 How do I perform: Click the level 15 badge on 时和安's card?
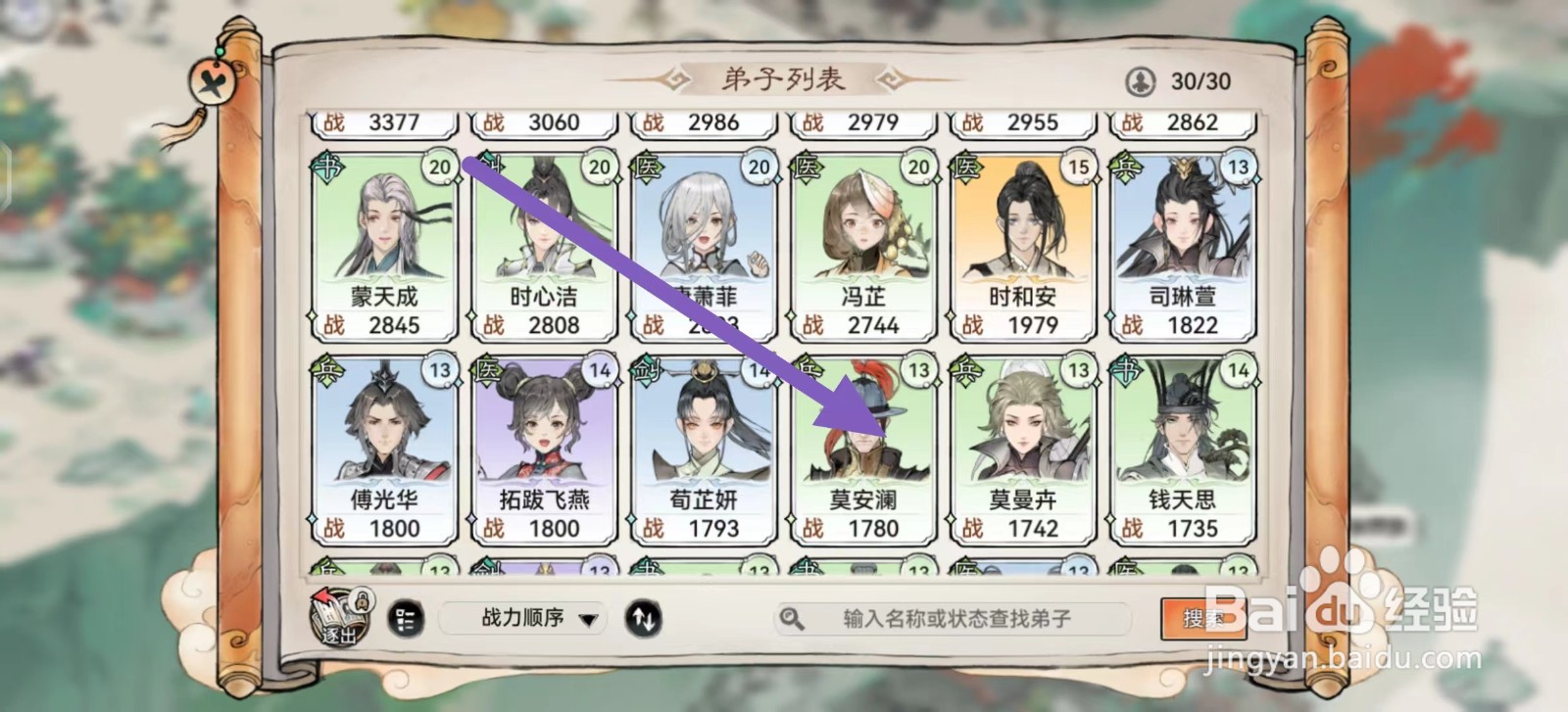(1078, 166)
